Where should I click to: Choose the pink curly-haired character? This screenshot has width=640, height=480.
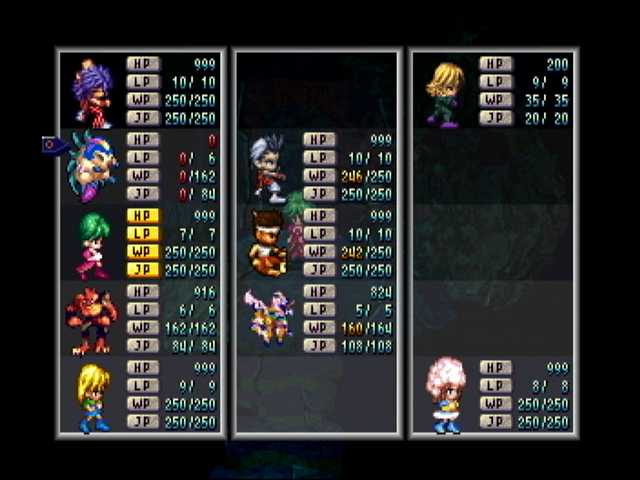[445, 393]
